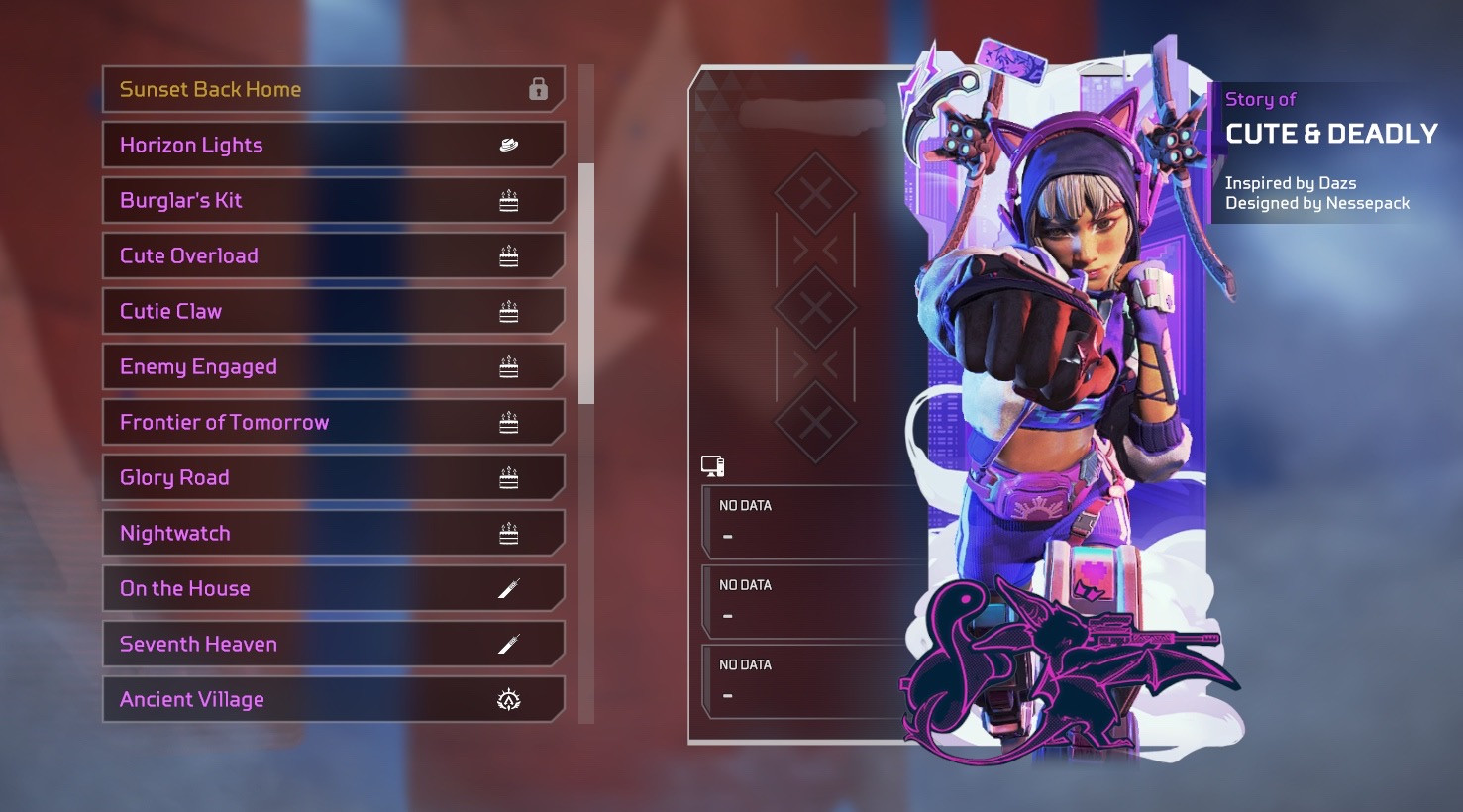Pick the Cute Overload entry
The height and width of the screenshot is (812, 1463).
tap(333, 255)
